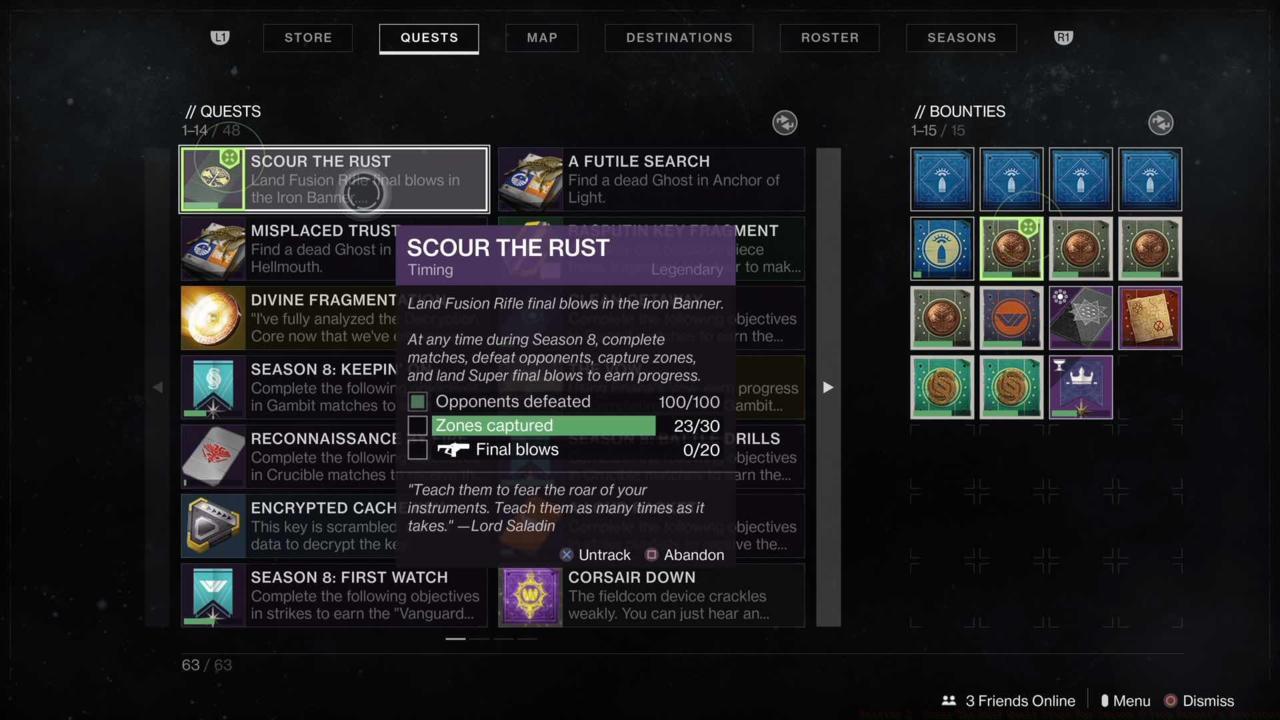Open the Map tab
The width and height of the screenshot is (1280, 720).
[542, 38]
